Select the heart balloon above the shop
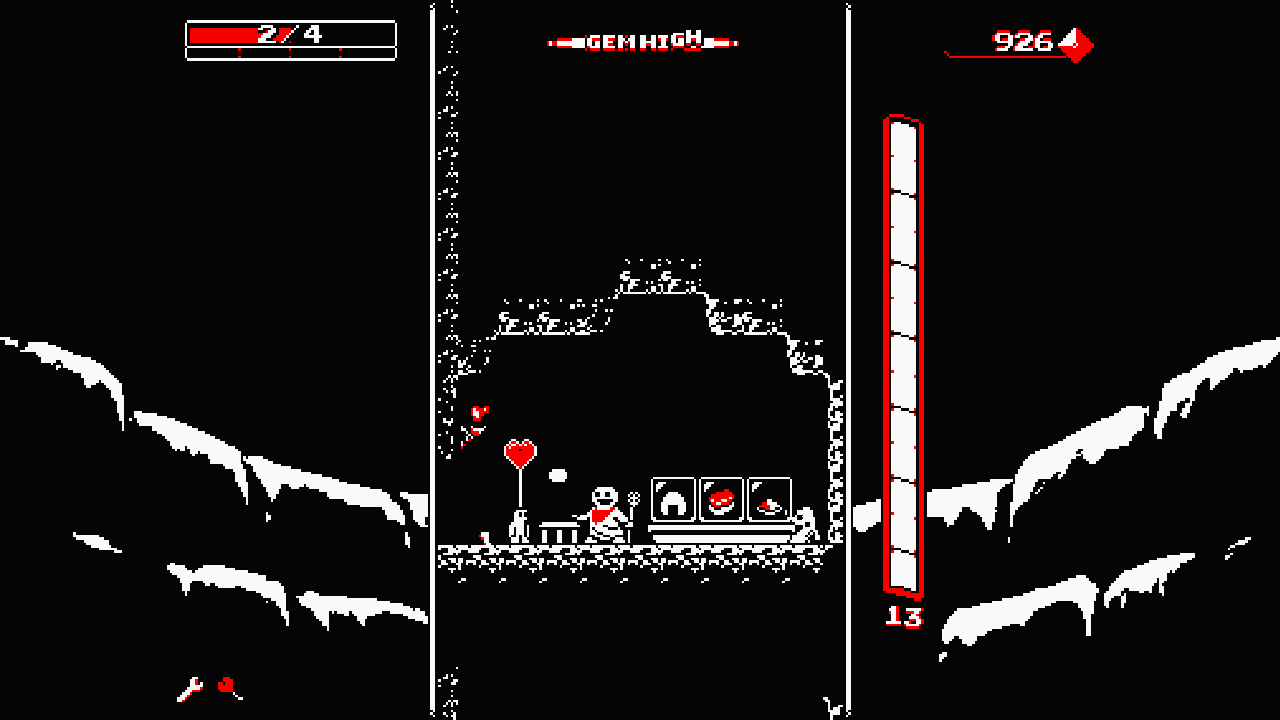This screenshot has height=720, width=1280. tap(519, 451)
